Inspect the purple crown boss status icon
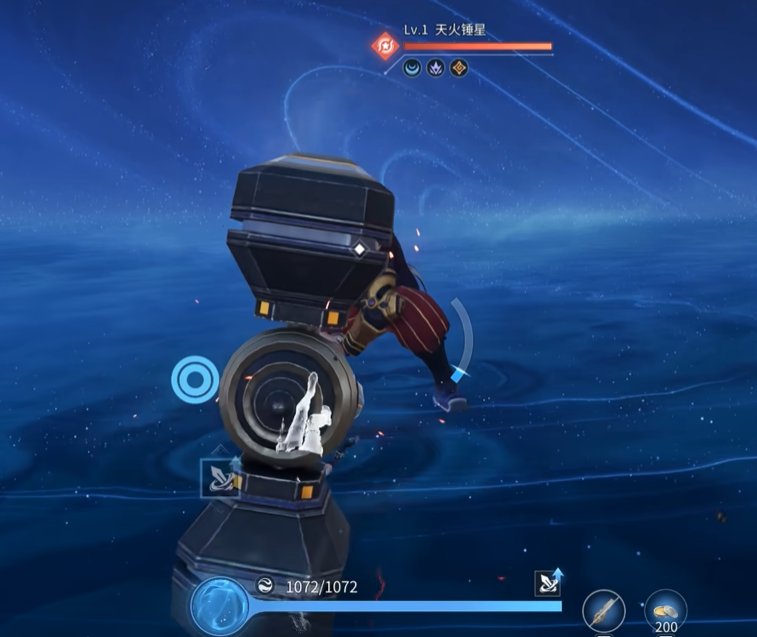 pos(436,68)
